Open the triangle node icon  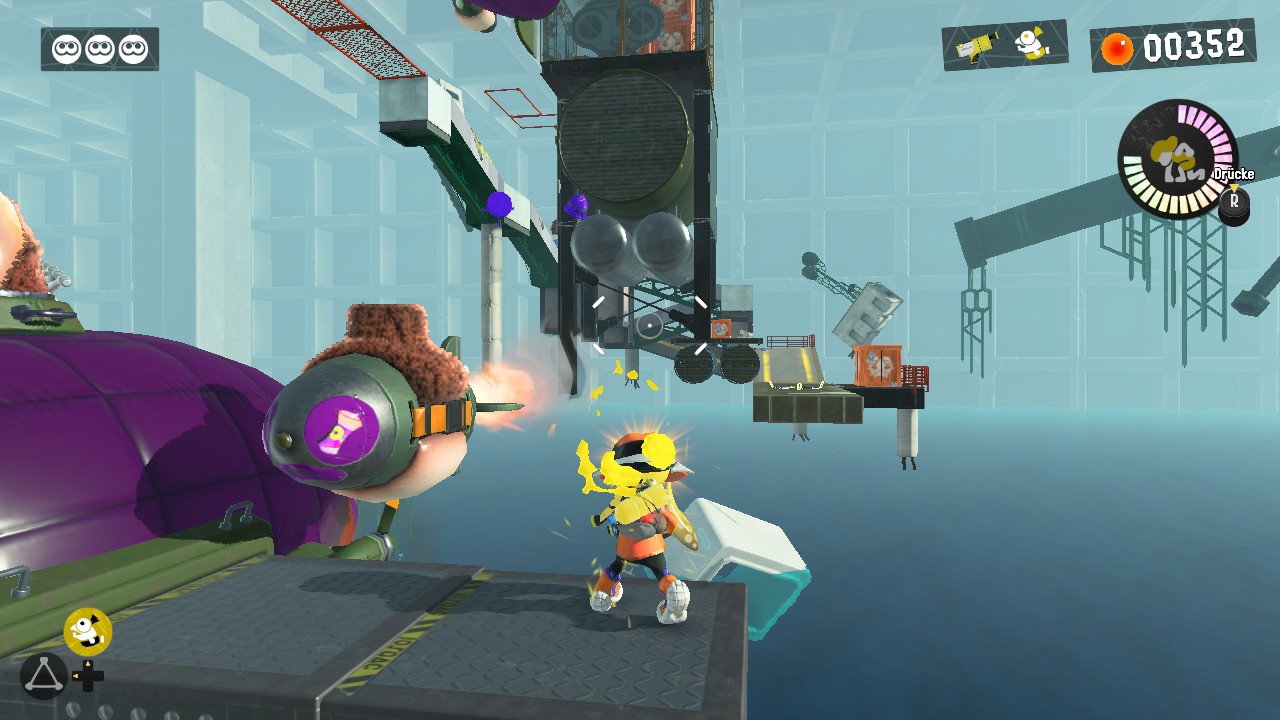[43, 676]
